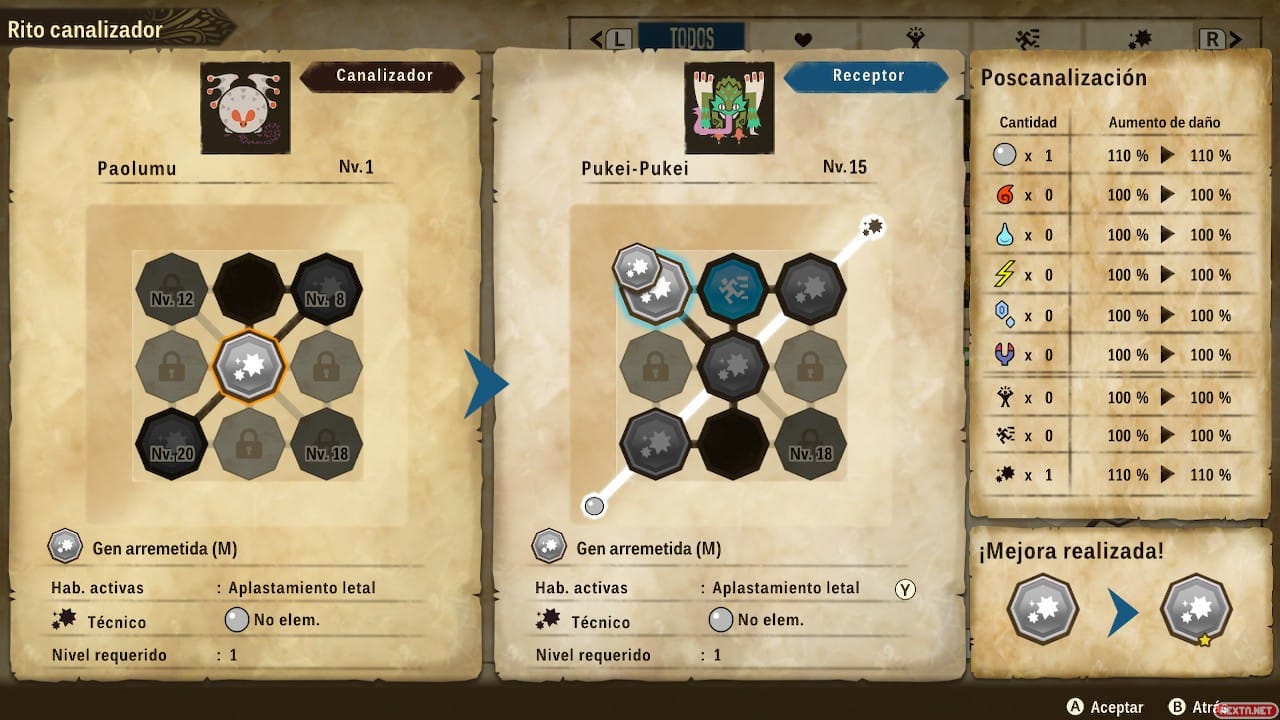Open the heart filter tab
The image size is (1280, 720).
[803, 40]
